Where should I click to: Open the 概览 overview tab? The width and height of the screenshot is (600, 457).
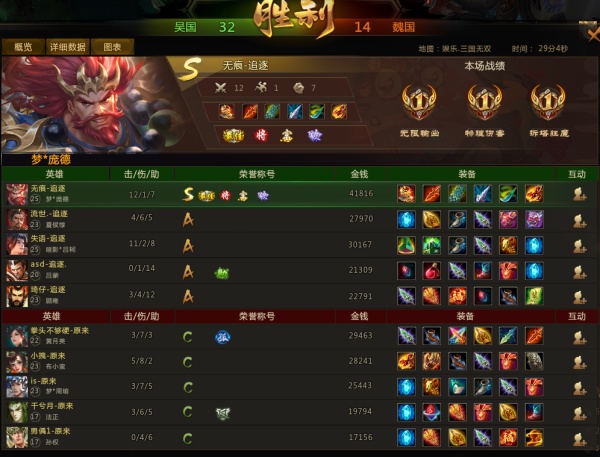click(x=22, y=47)
